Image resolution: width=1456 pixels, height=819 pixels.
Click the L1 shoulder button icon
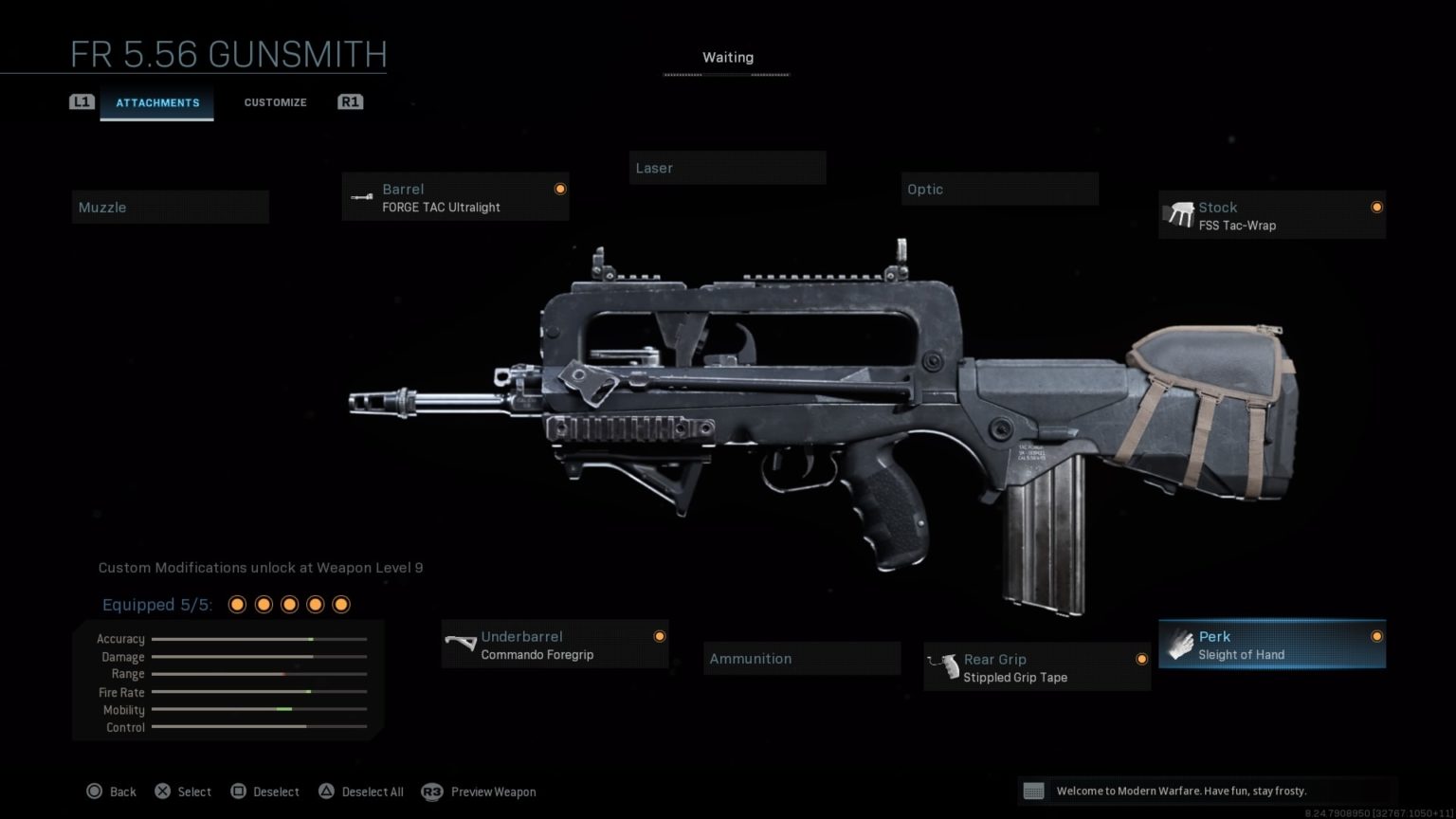click(x=82, y=101)
